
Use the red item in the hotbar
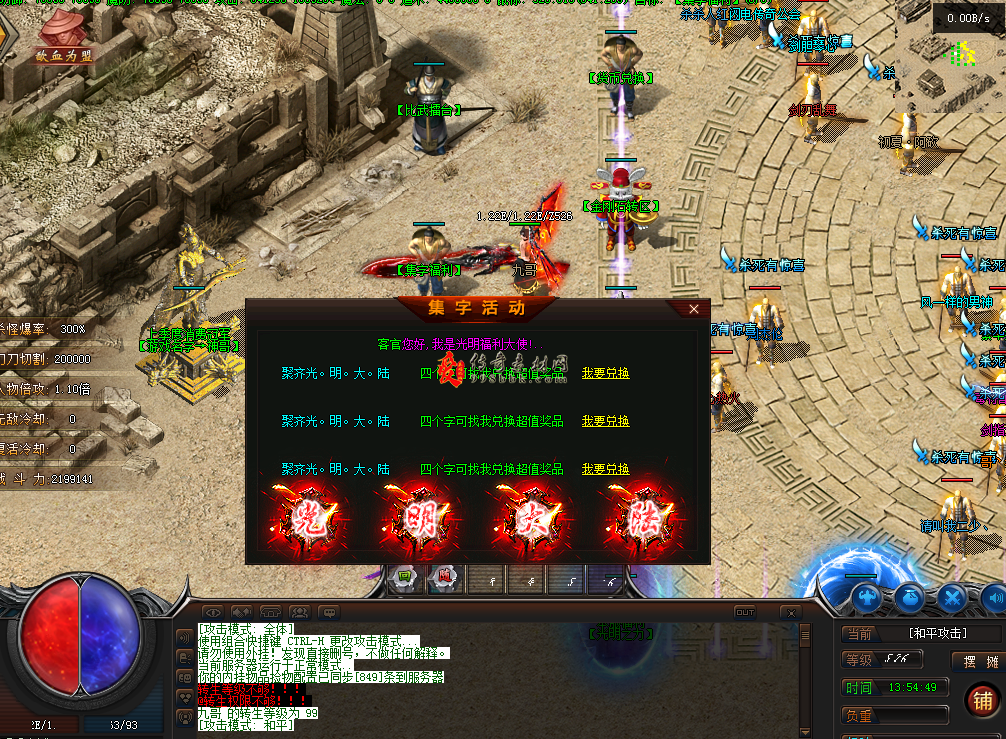(x=445, y=578)
